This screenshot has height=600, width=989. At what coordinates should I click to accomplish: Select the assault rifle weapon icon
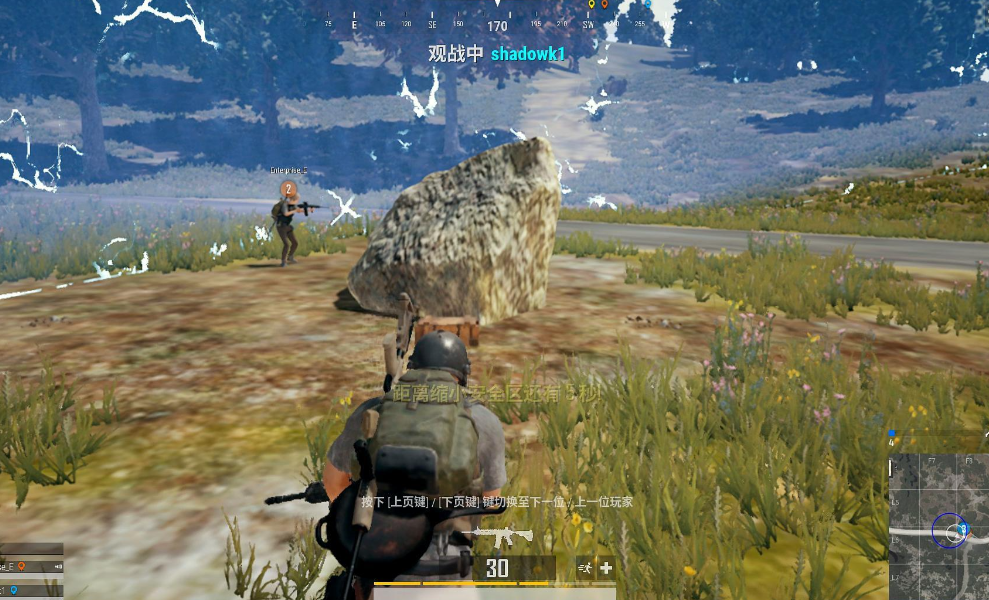tap(503, 538)
